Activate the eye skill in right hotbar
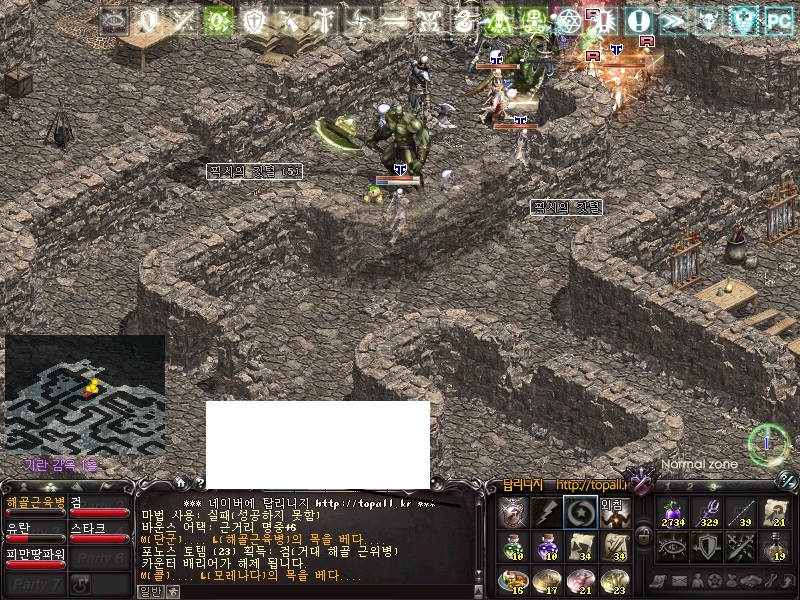 (x=670, y=546)
